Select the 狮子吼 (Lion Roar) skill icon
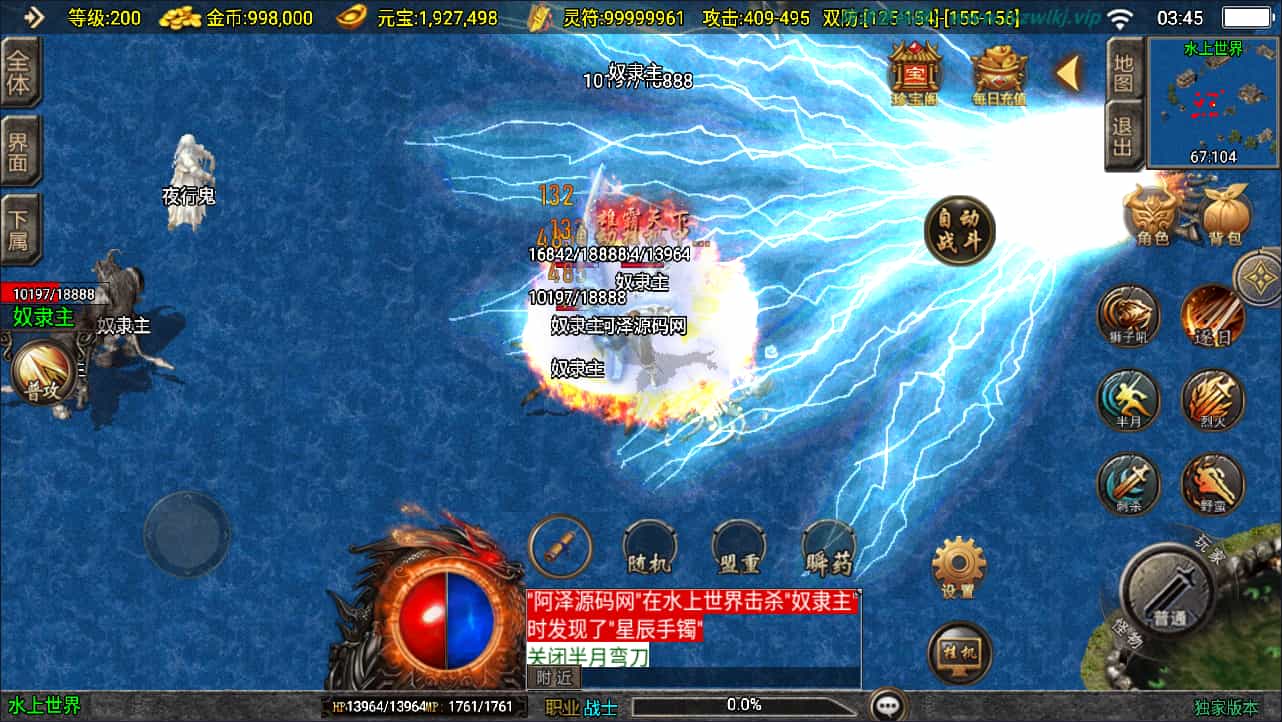1282x722 pixels. pyautogui.click(x=1128, y=317)
